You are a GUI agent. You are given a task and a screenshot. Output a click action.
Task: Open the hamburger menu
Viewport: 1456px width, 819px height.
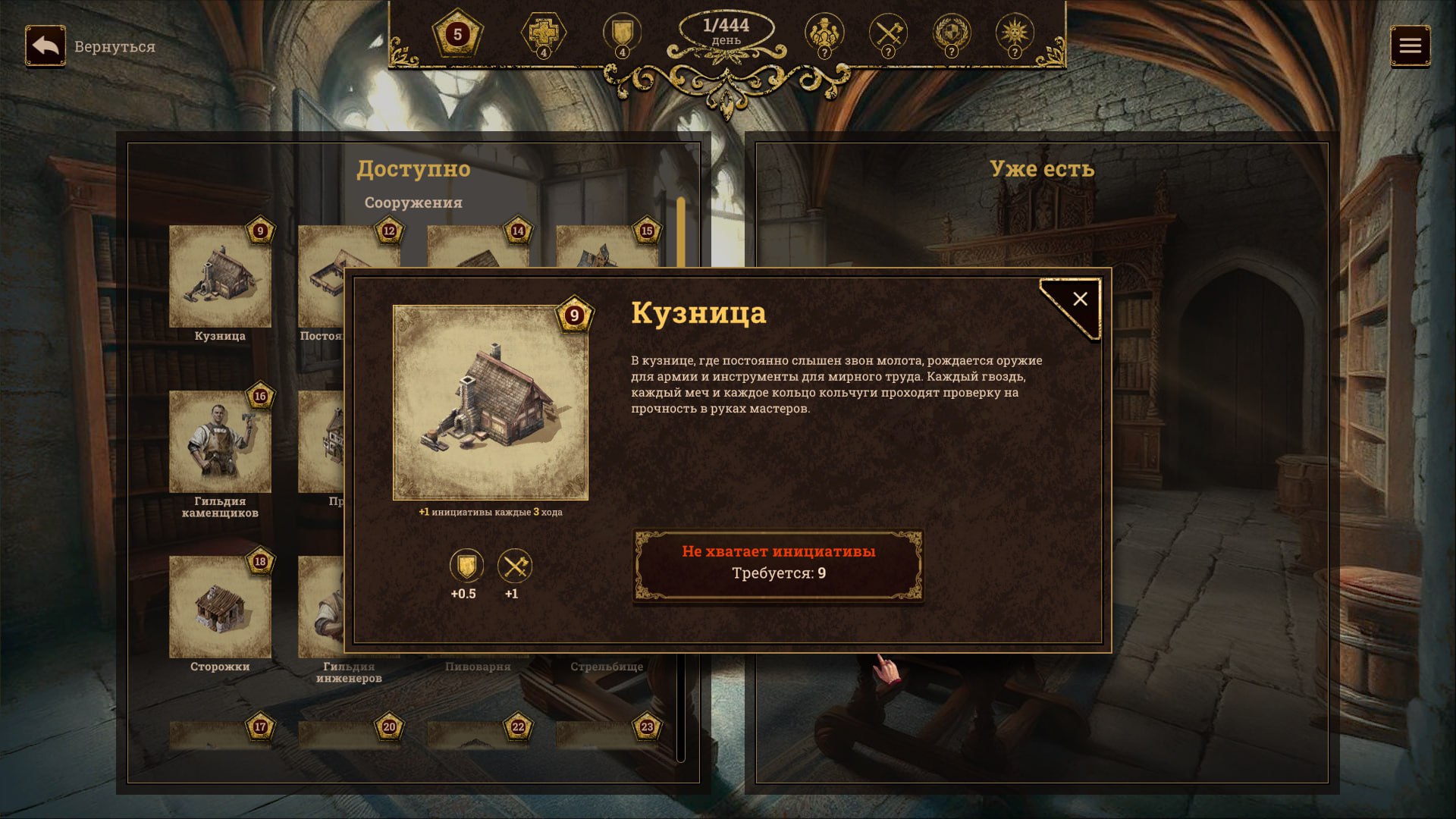click(x=1410, y=46)
